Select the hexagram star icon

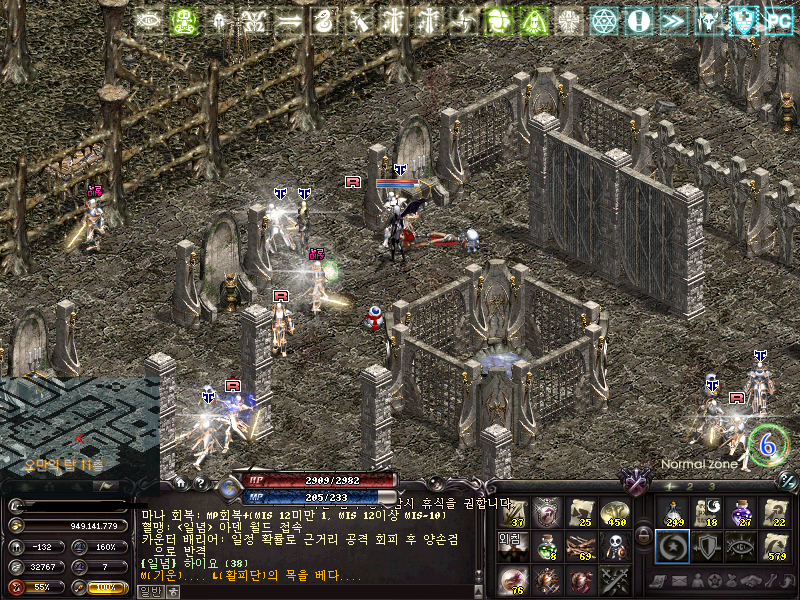[x=603, y=21]
